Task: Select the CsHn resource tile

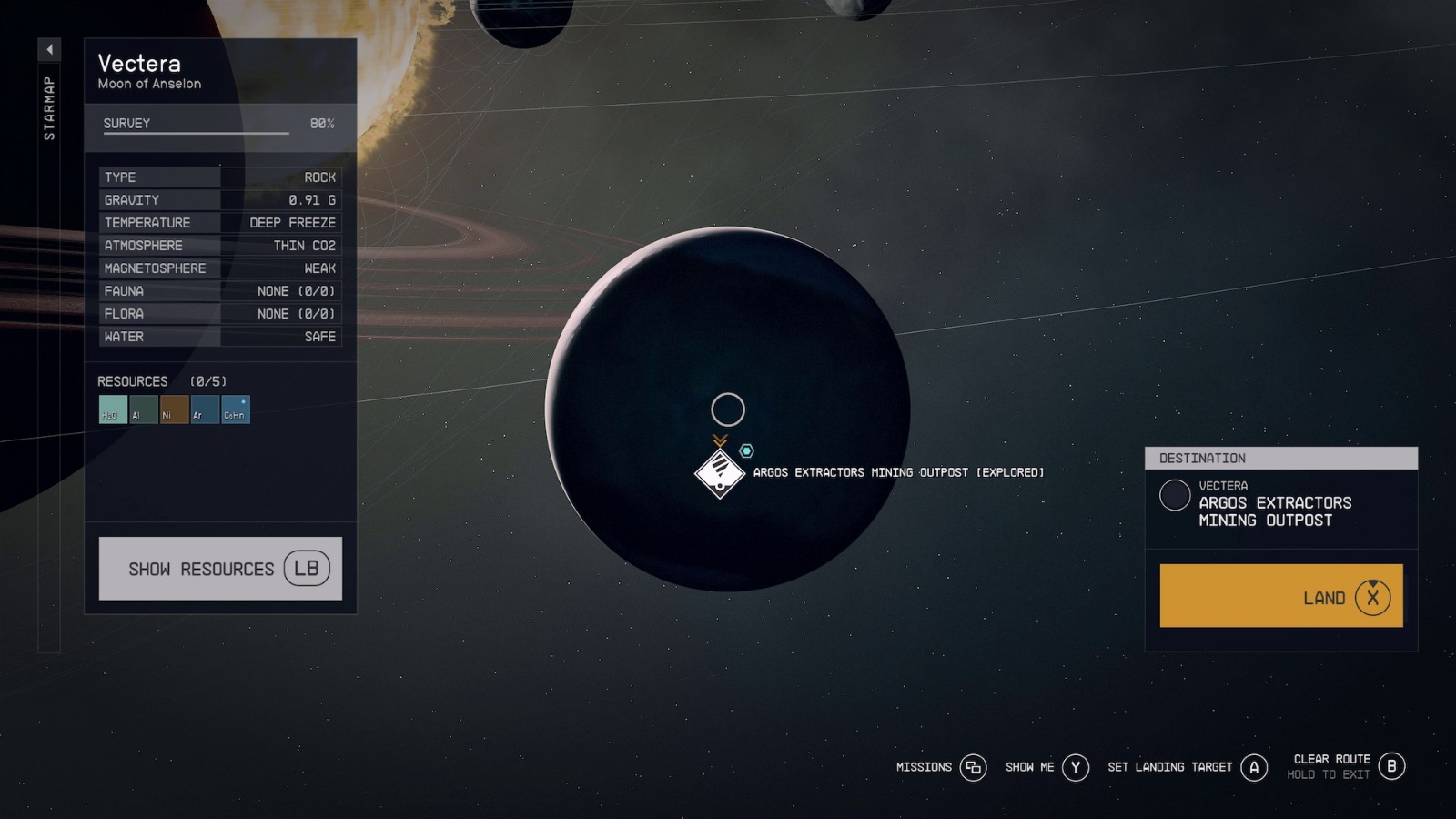Action: [x=236, y=409]
